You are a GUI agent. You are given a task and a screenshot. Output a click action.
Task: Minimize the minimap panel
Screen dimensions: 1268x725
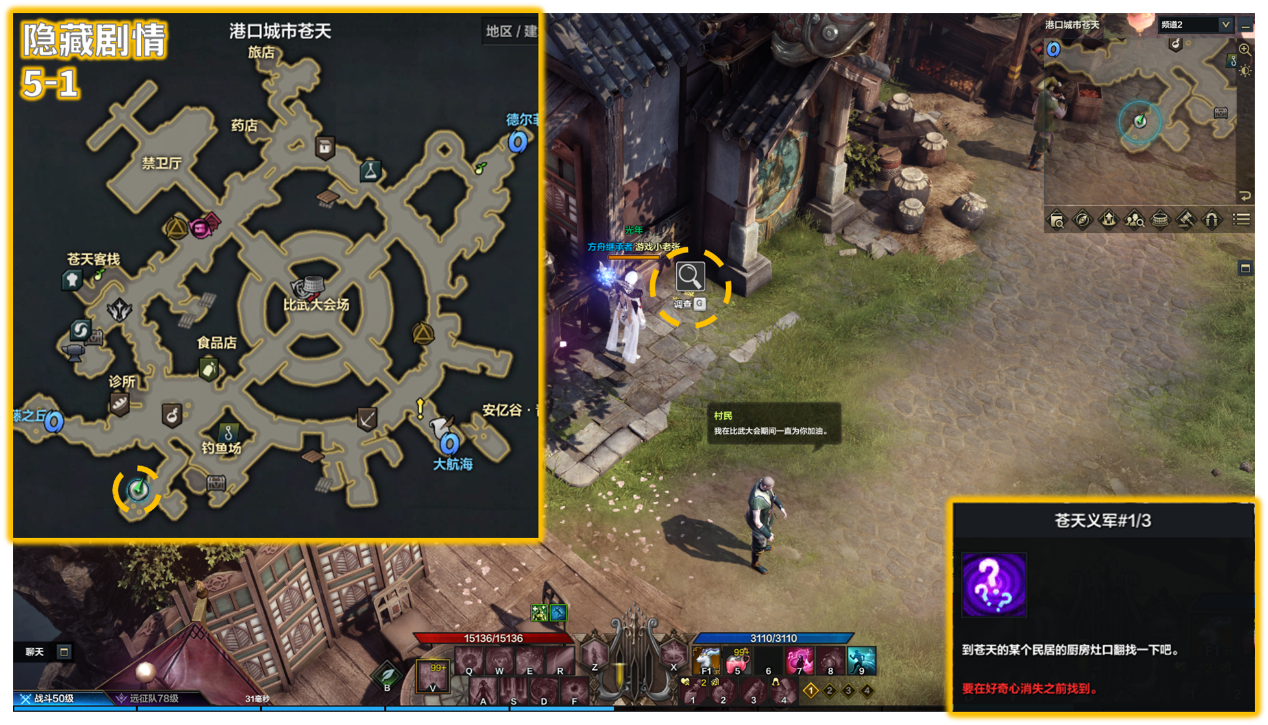click(x=1245, y=24)
